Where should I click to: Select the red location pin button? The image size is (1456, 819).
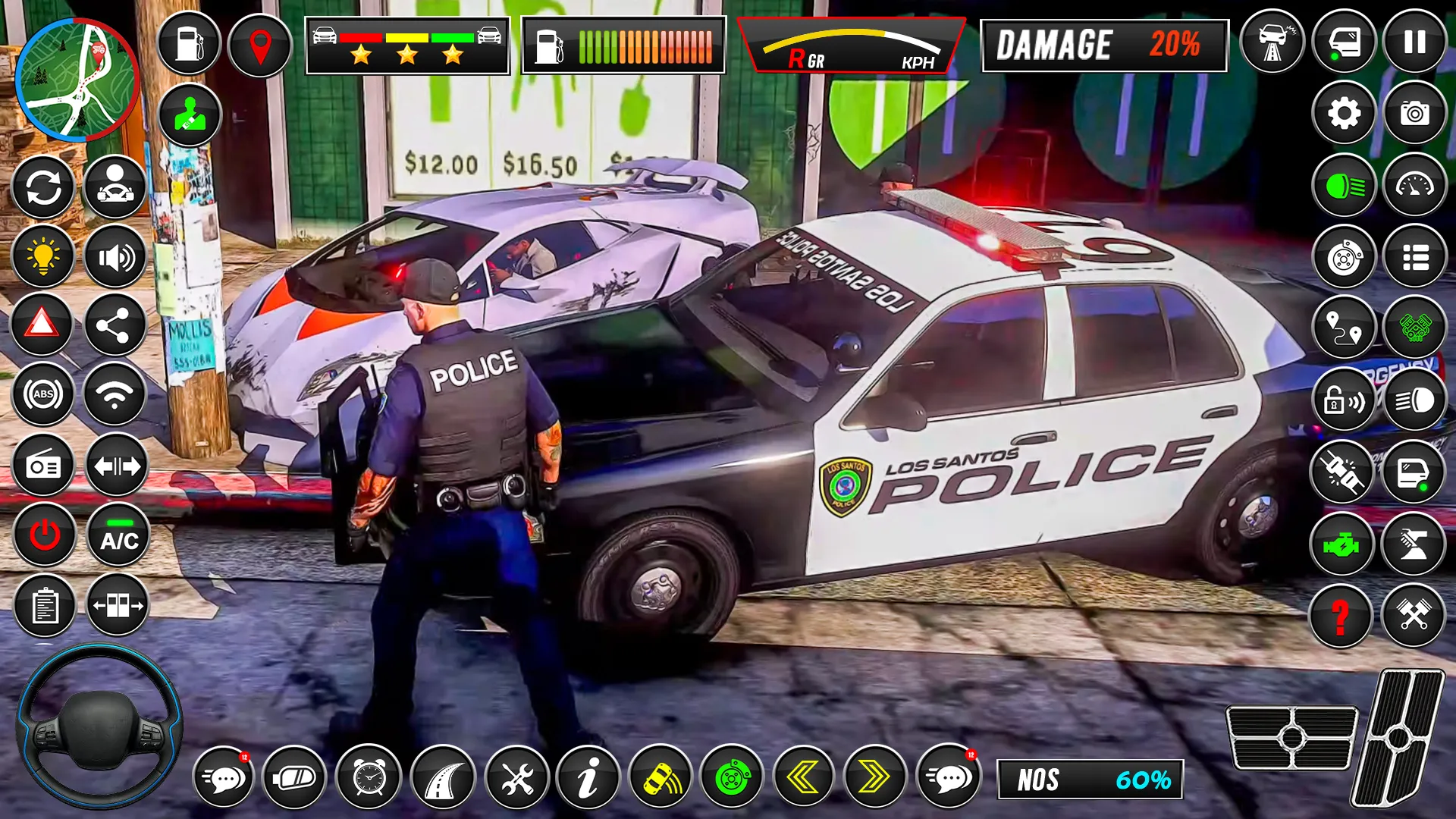pyautogui.click(x=260, y=45)
